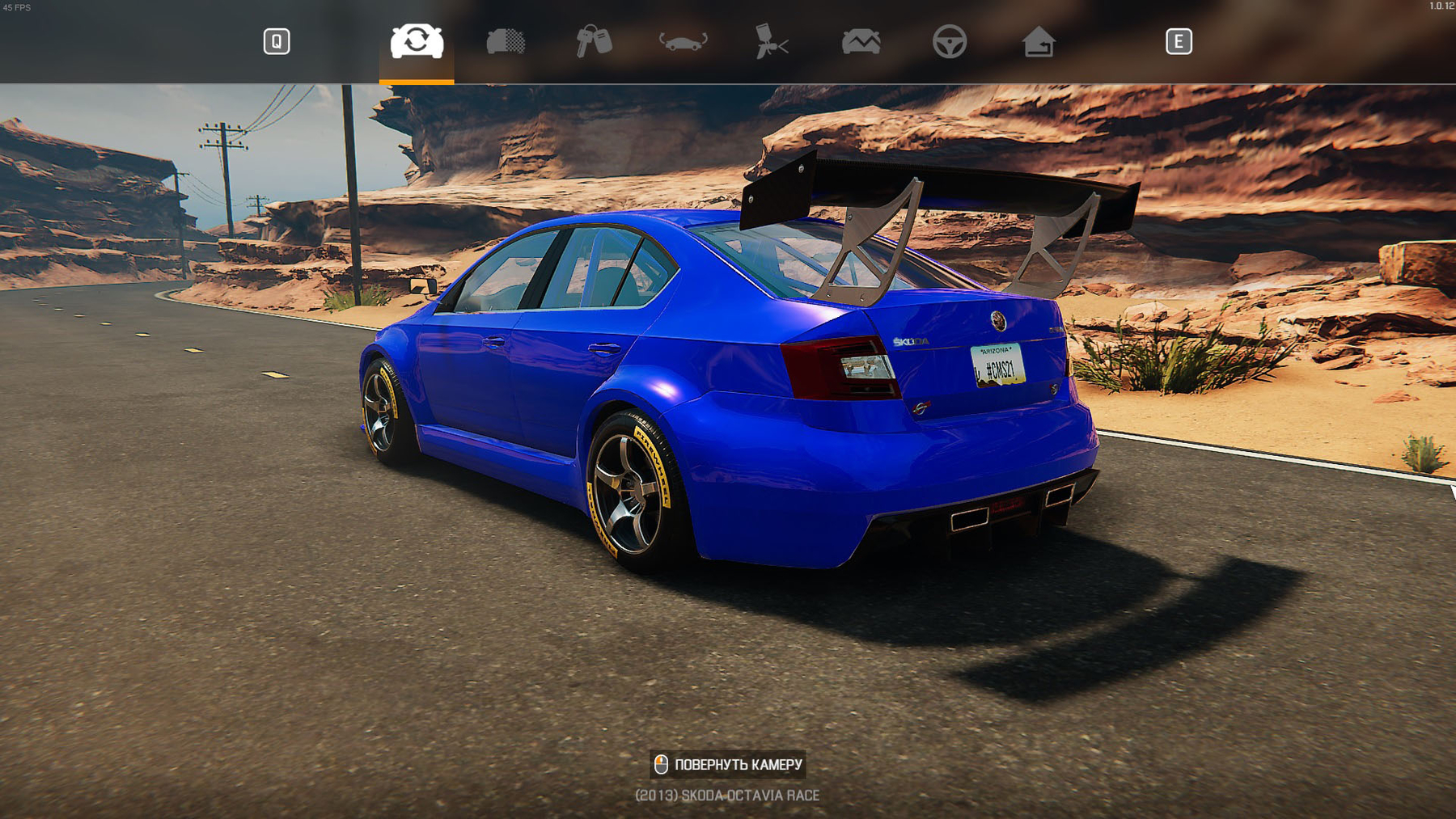Open the car with graph line tab

861,41
